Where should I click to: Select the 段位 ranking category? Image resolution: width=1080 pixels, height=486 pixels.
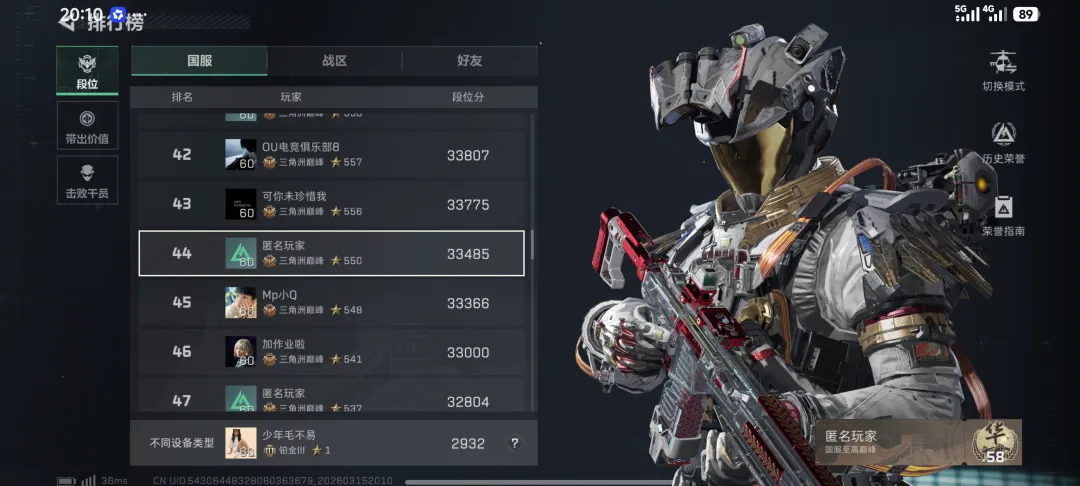point(87,70)
